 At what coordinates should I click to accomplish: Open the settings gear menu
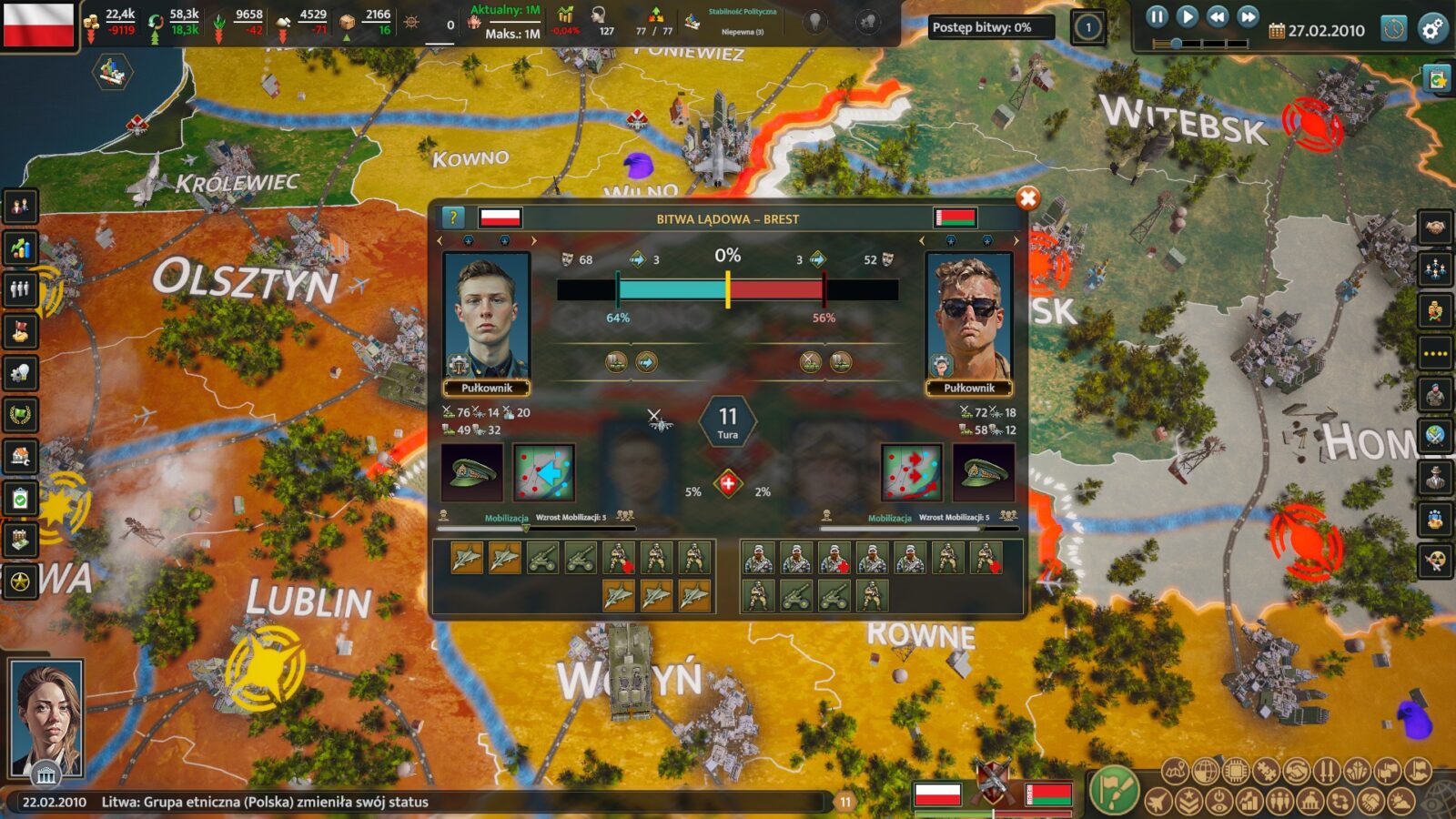[1432, 29]
